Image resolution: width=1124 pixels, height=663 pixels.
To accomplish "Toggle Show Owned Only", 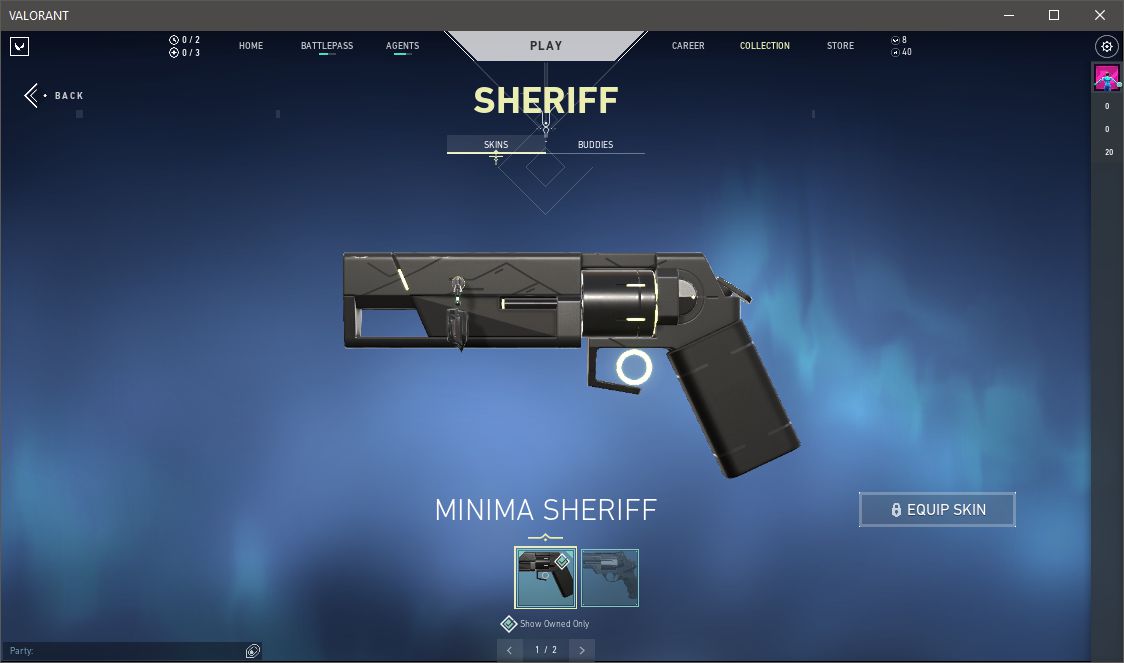I will pyautogui.click(x=509, y=624).
